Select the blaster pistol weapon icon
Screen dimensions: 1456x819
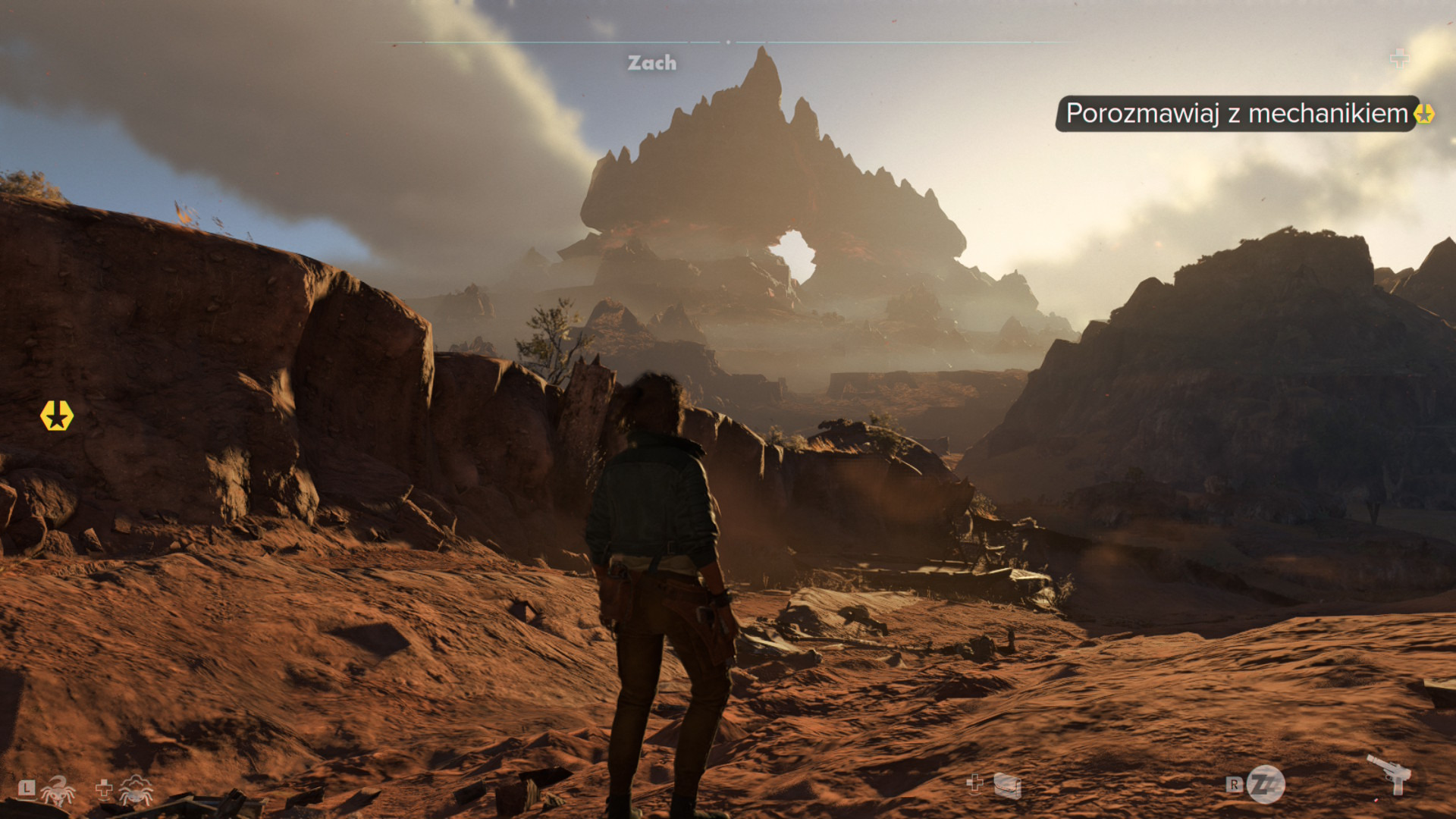[x=1389, y=773]
